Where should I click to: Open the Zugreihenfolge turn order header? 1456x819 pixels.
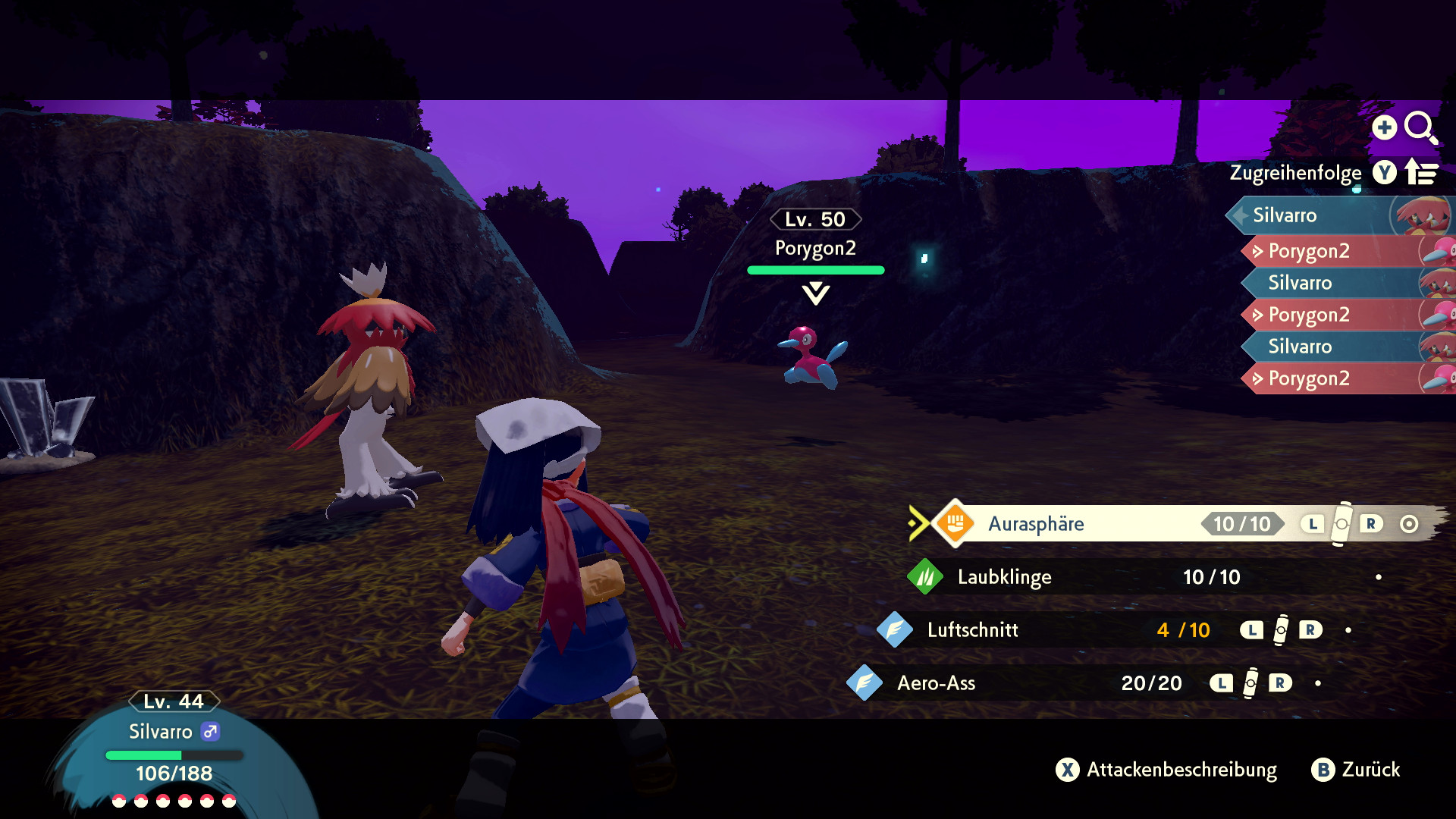(x=1295, y=173)
